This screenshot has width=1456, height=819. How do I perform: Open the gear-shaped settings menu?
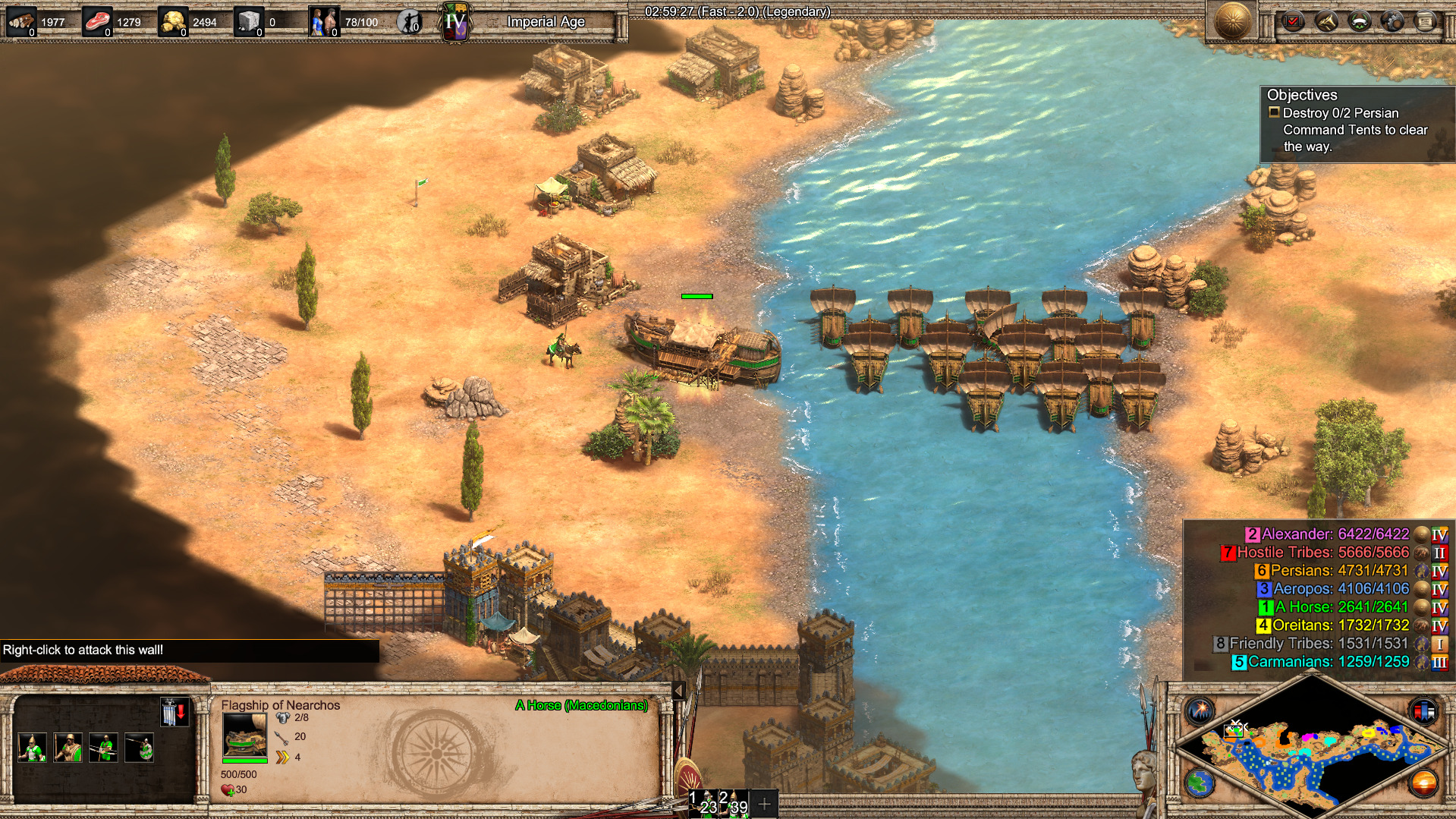pos(1392,21)
